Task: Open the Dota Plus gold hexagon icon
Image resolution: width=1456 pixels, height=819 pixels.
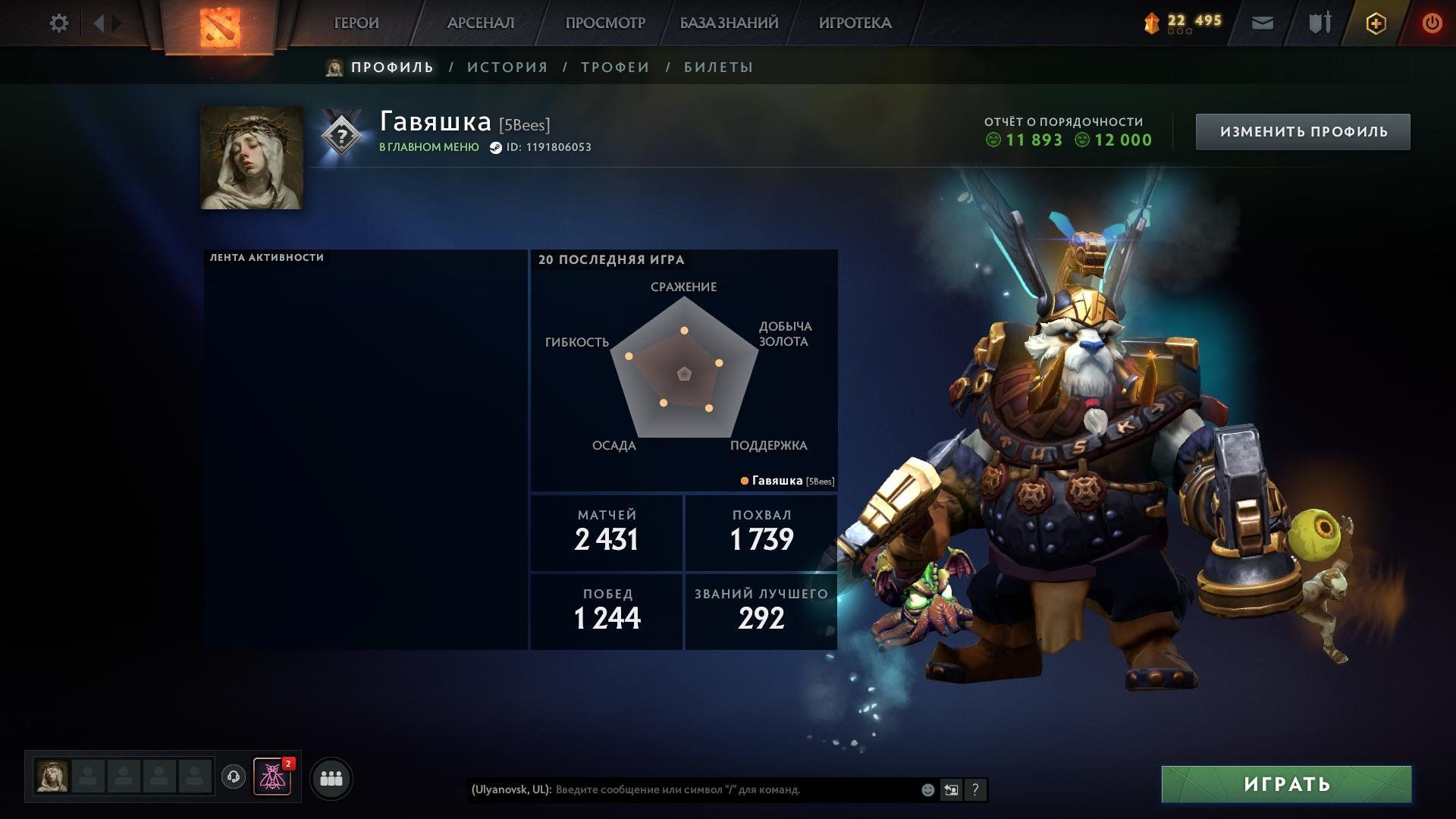Action: [x=1376, y=24]
